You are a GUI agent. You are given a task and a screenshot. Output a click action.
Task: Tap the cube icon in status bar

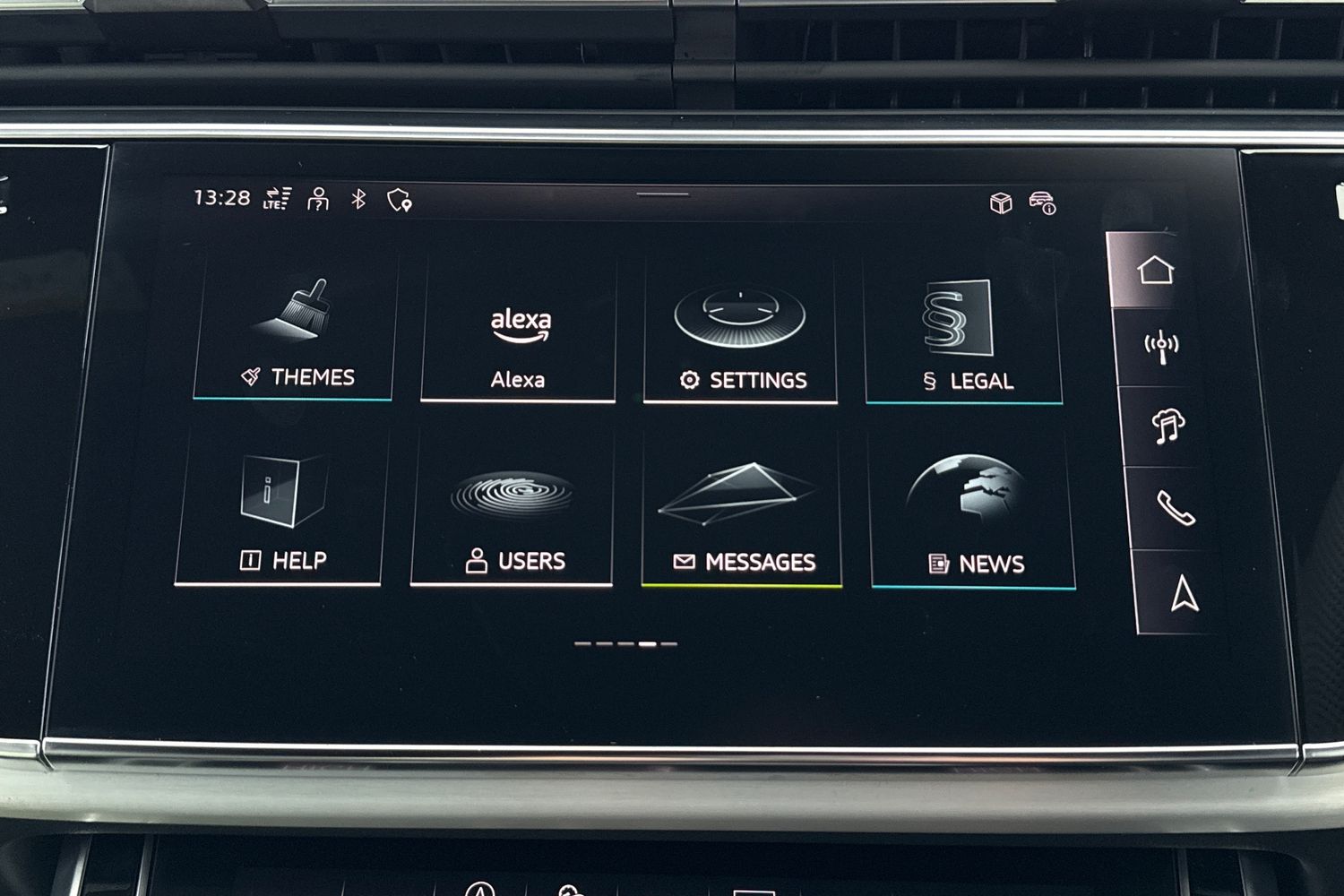tap(1001, 202)
